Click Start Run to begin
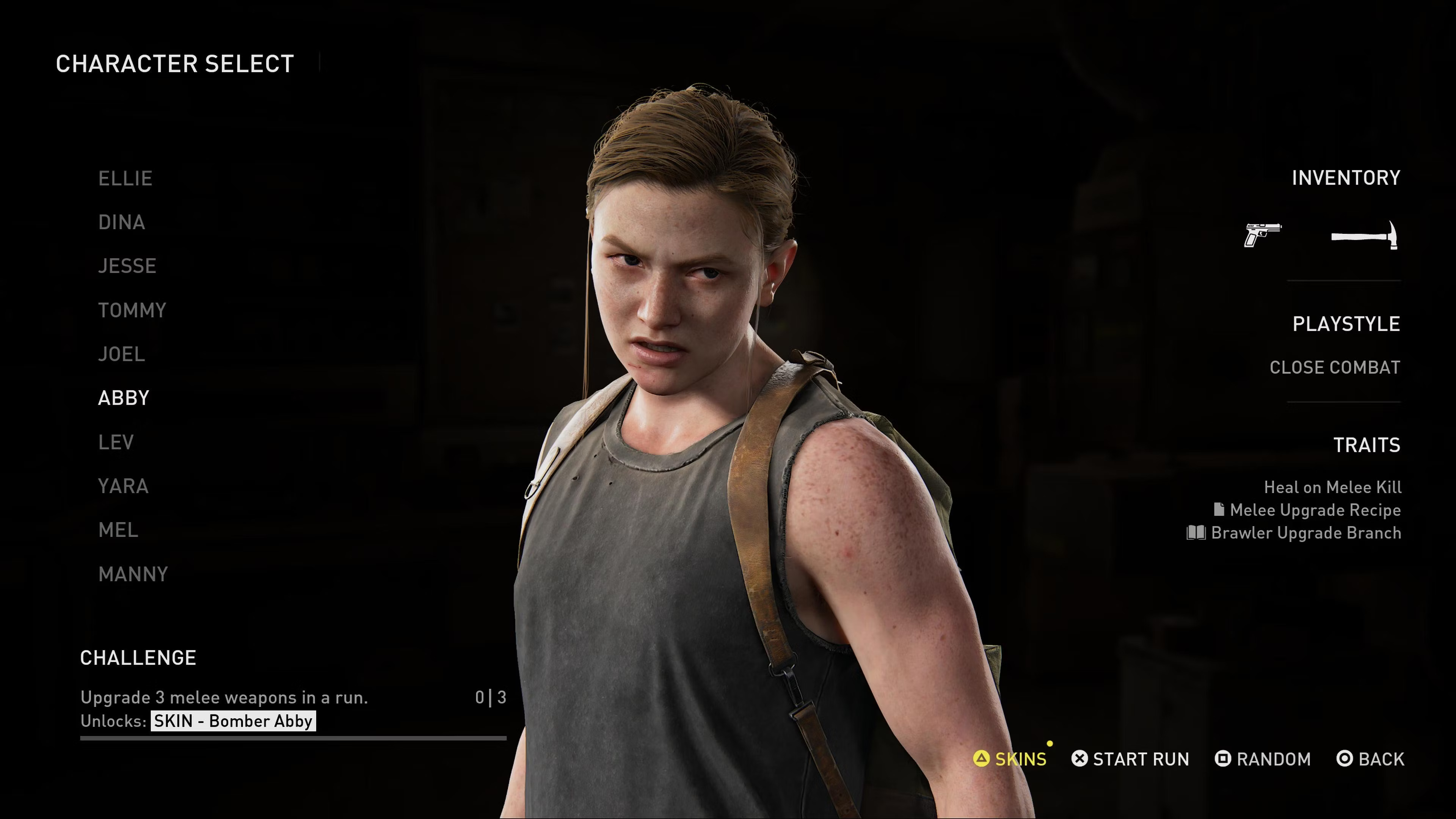This screenshot has height=819, width=1456. [x=1130, y=759]
